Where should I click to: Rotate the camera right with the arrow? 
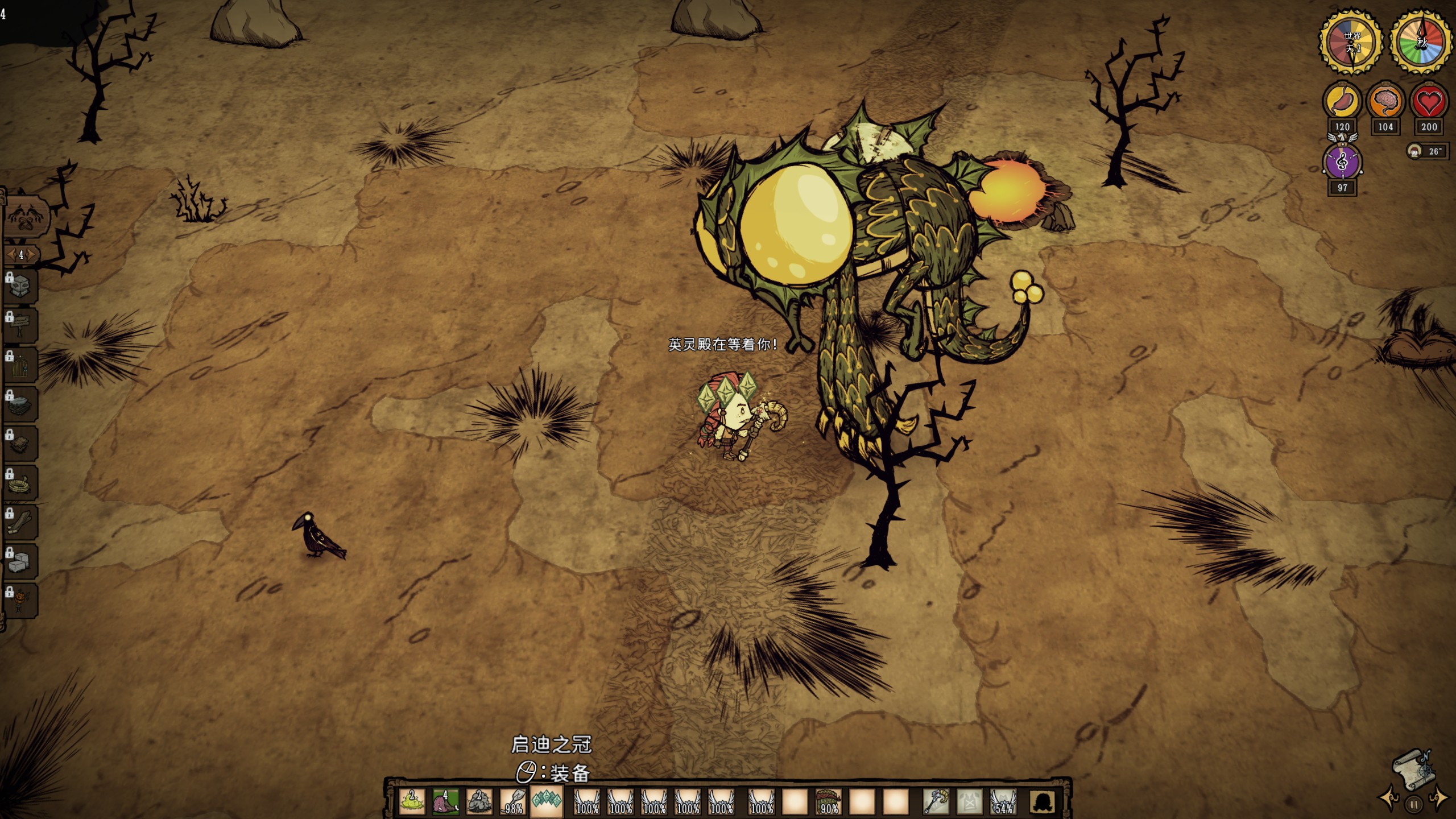coord(1439,797)
